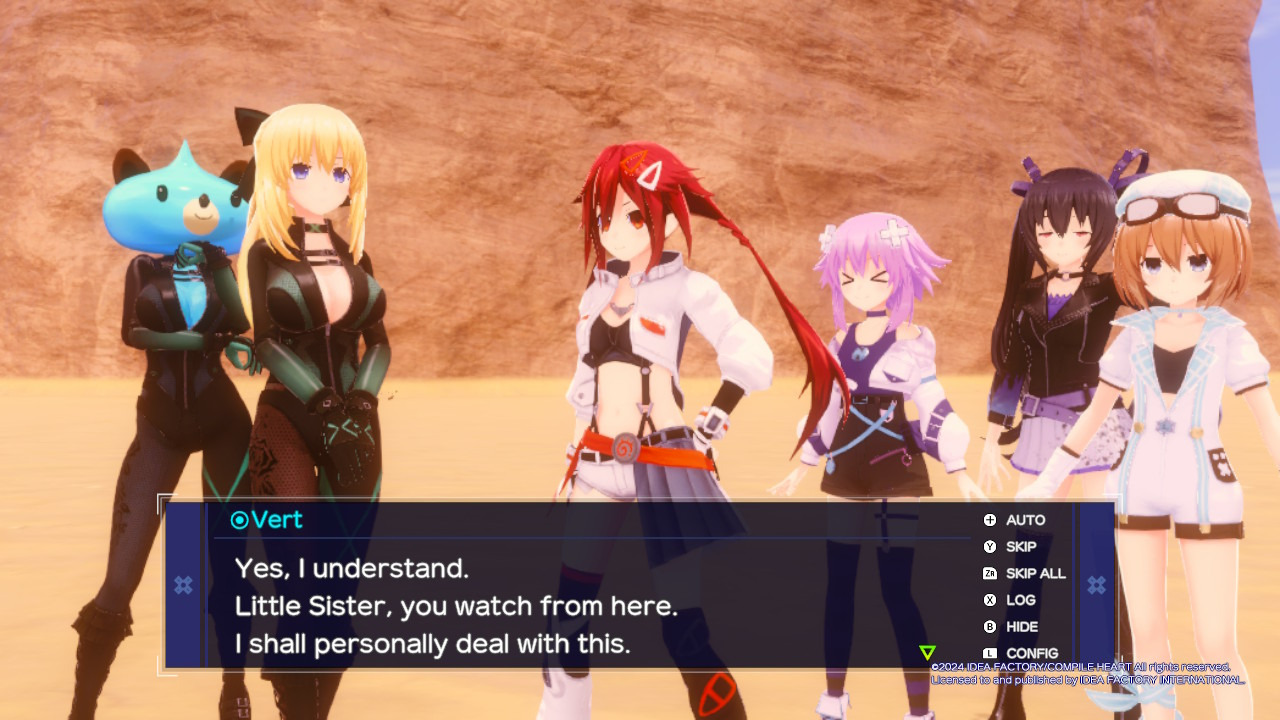Open the dialogue LOG

[x=1010, y=600]
